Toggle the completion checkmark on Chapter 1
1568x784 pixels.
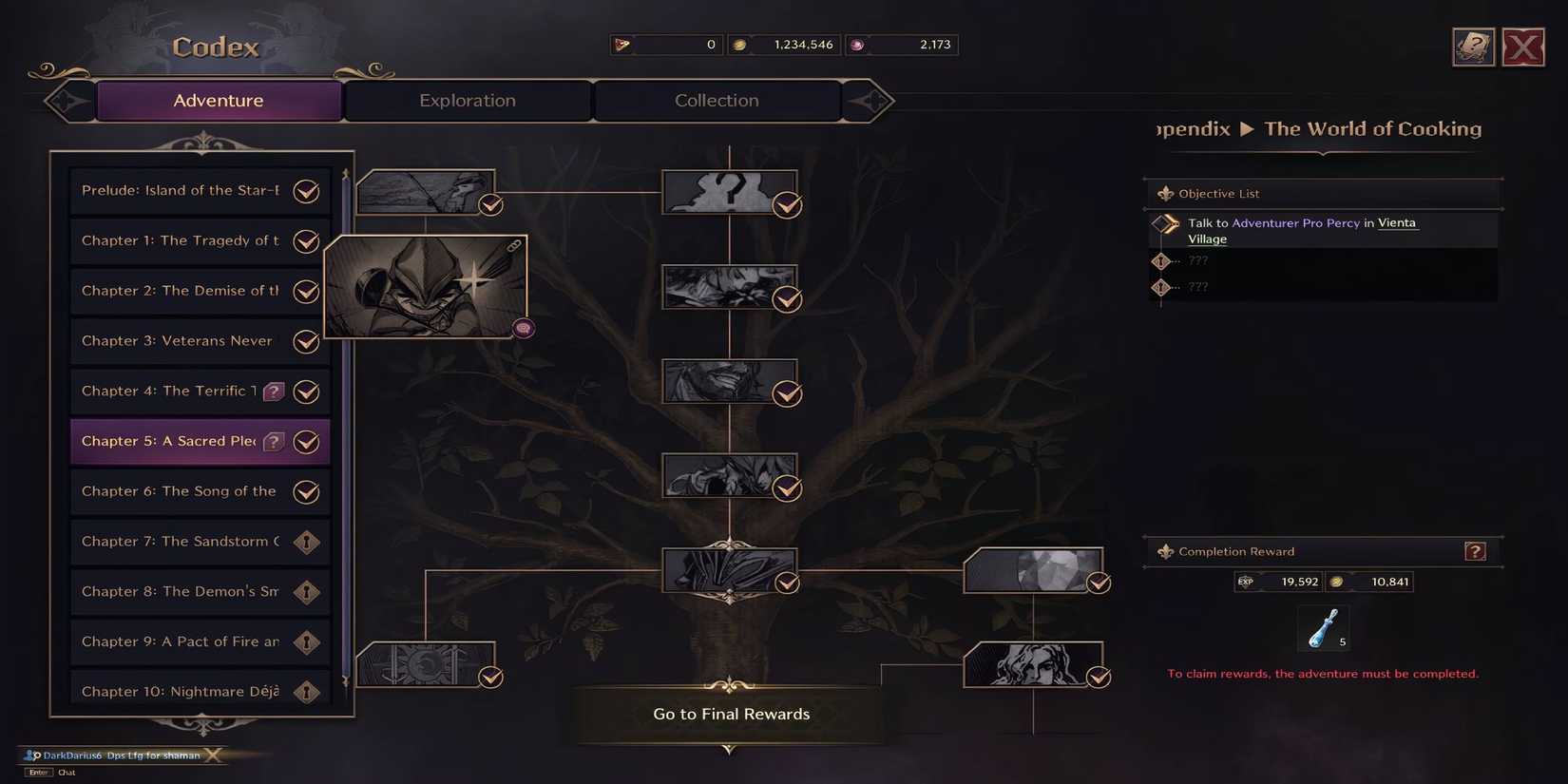point(306,241)
